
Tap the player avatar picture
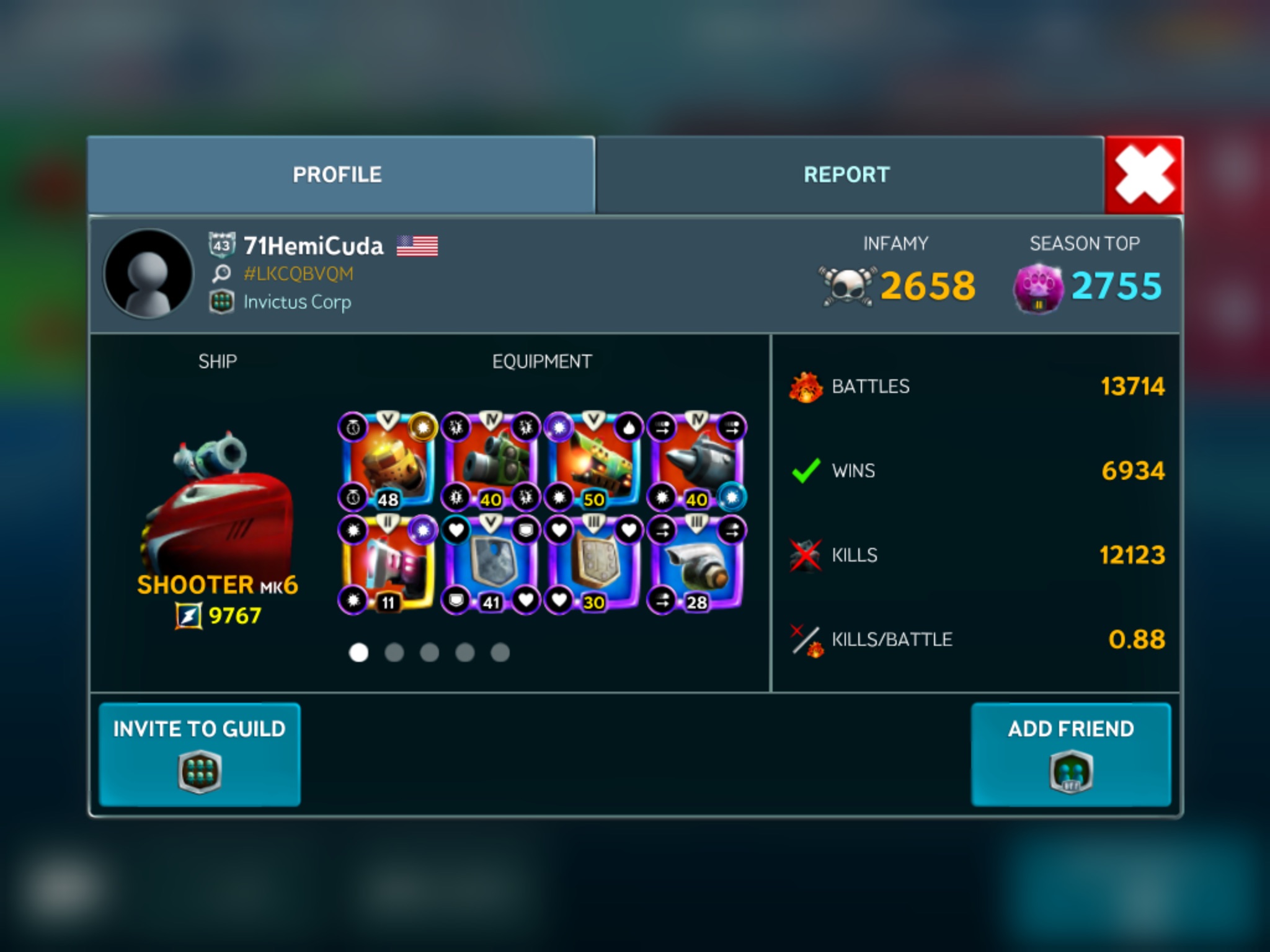click(x=148, y=274)
